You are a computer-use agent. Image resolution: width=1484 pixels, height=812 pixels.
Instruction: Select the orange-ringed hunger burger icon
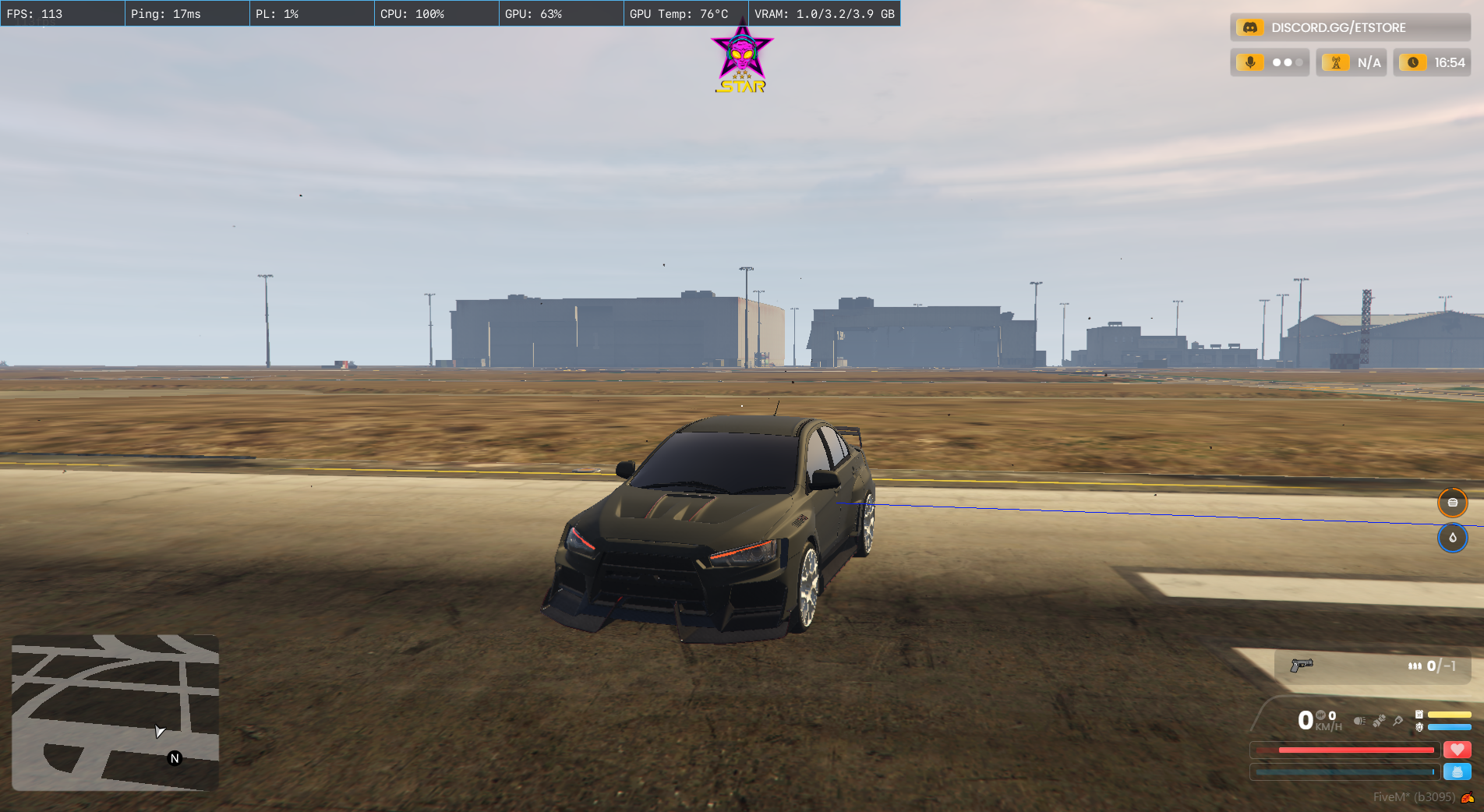pos(1452,503)
